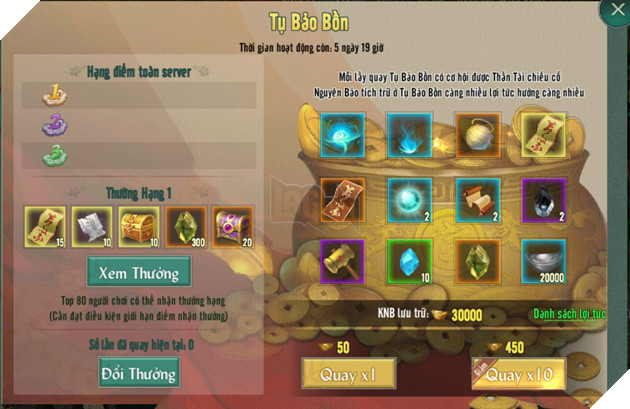
Task: View the white paper x10 rank reward
Action: click(x=93, y=225)
